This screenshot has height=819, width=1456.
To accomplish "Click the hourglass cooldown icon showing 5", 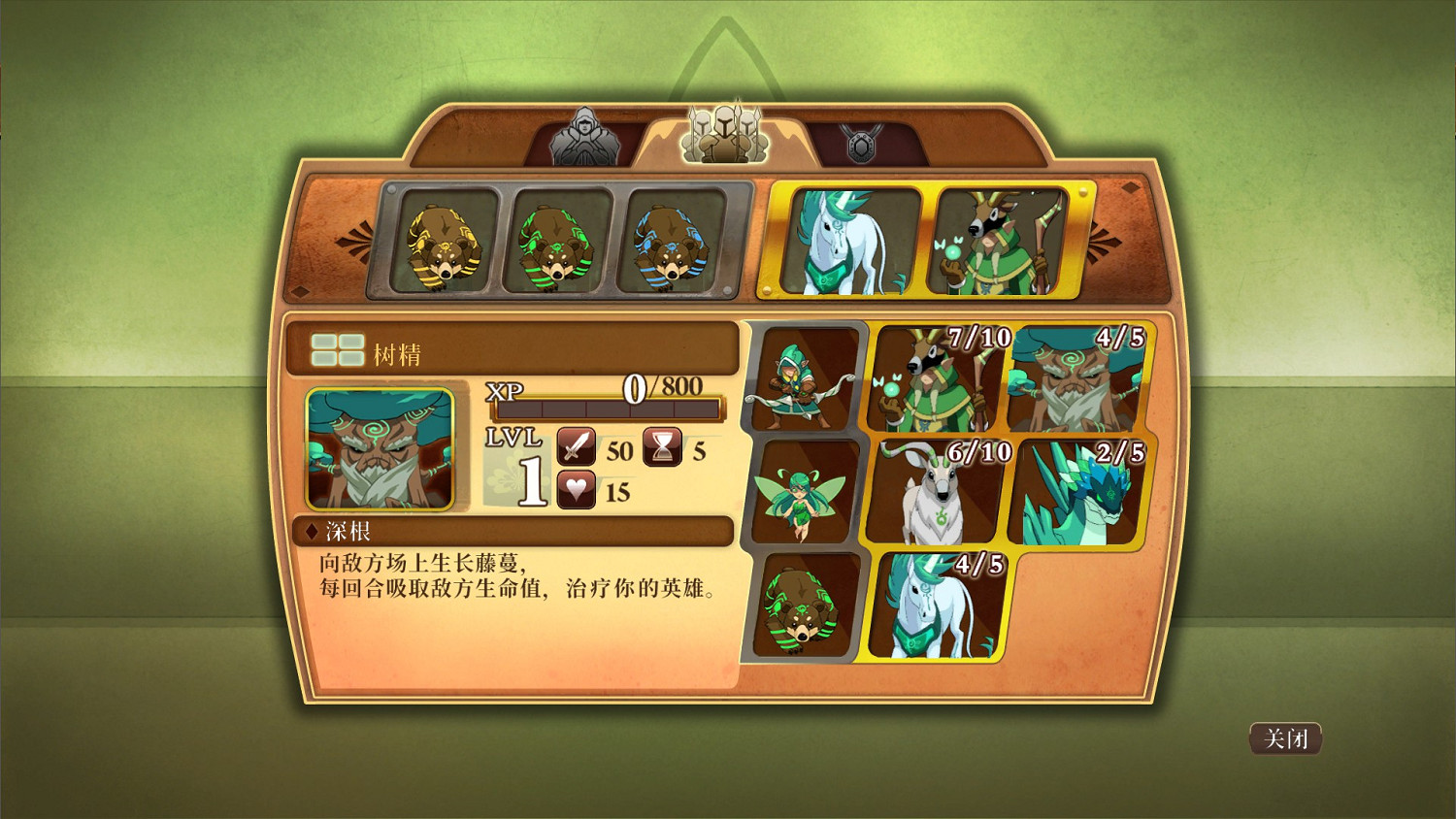I will [664, 449].
